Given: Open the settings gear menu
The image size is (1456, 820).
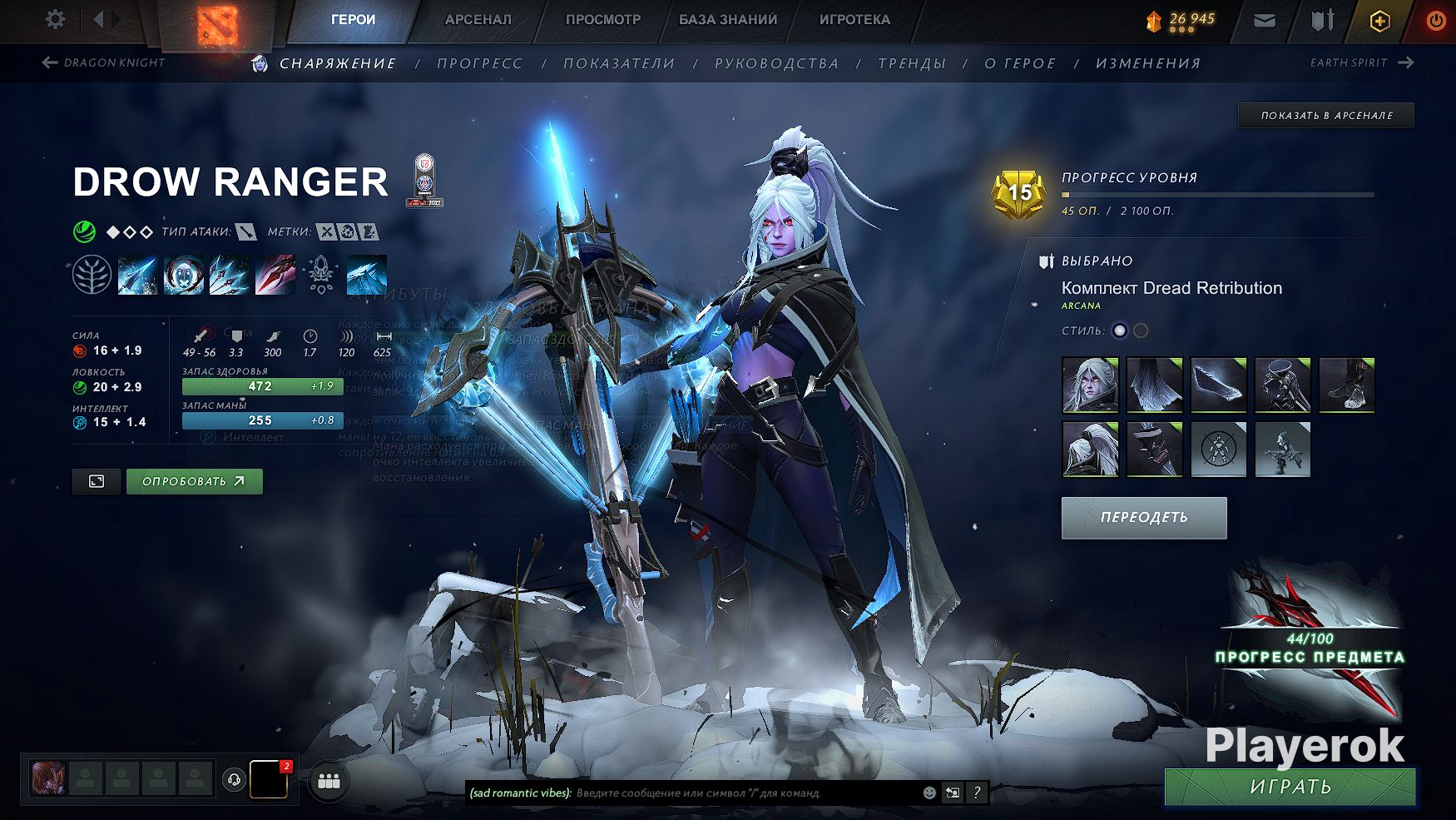Looking at the screenshot, I should pyautogui.click(x=55, y=19).
